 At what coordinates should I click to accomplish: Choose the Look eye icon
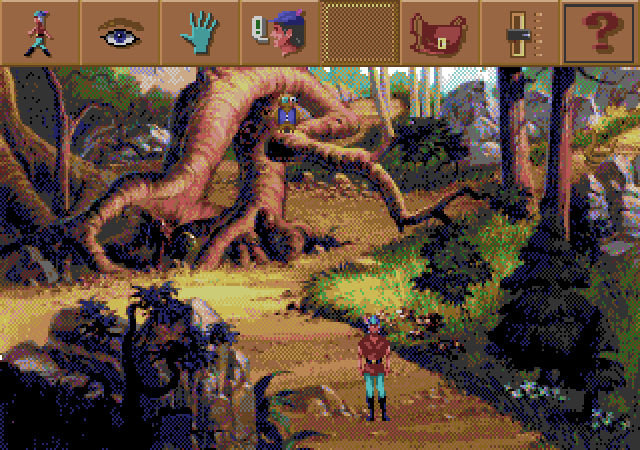[120, 32]
